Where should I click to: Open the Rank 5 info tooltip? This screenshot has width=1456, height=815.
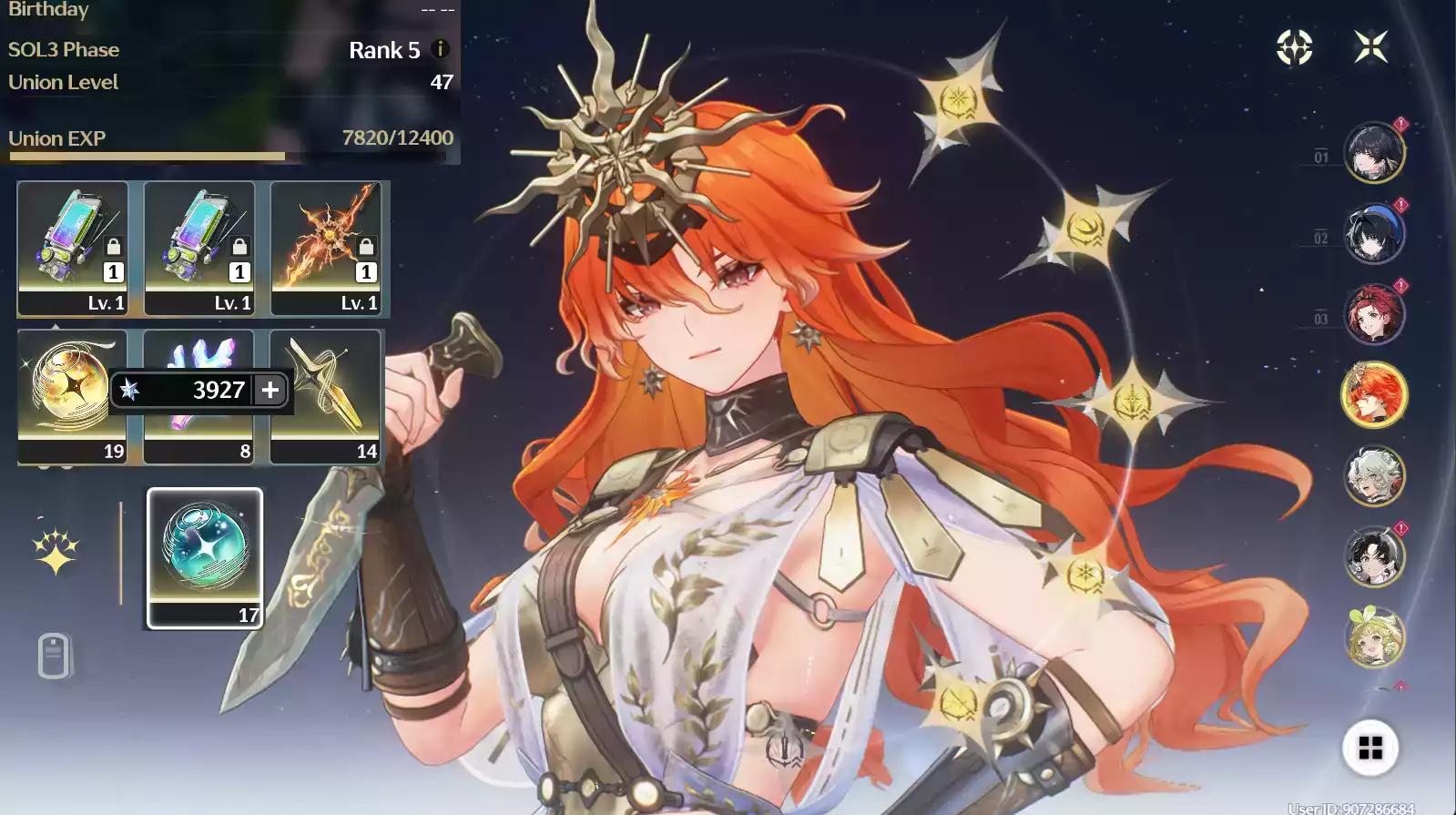tap(440, 49)
